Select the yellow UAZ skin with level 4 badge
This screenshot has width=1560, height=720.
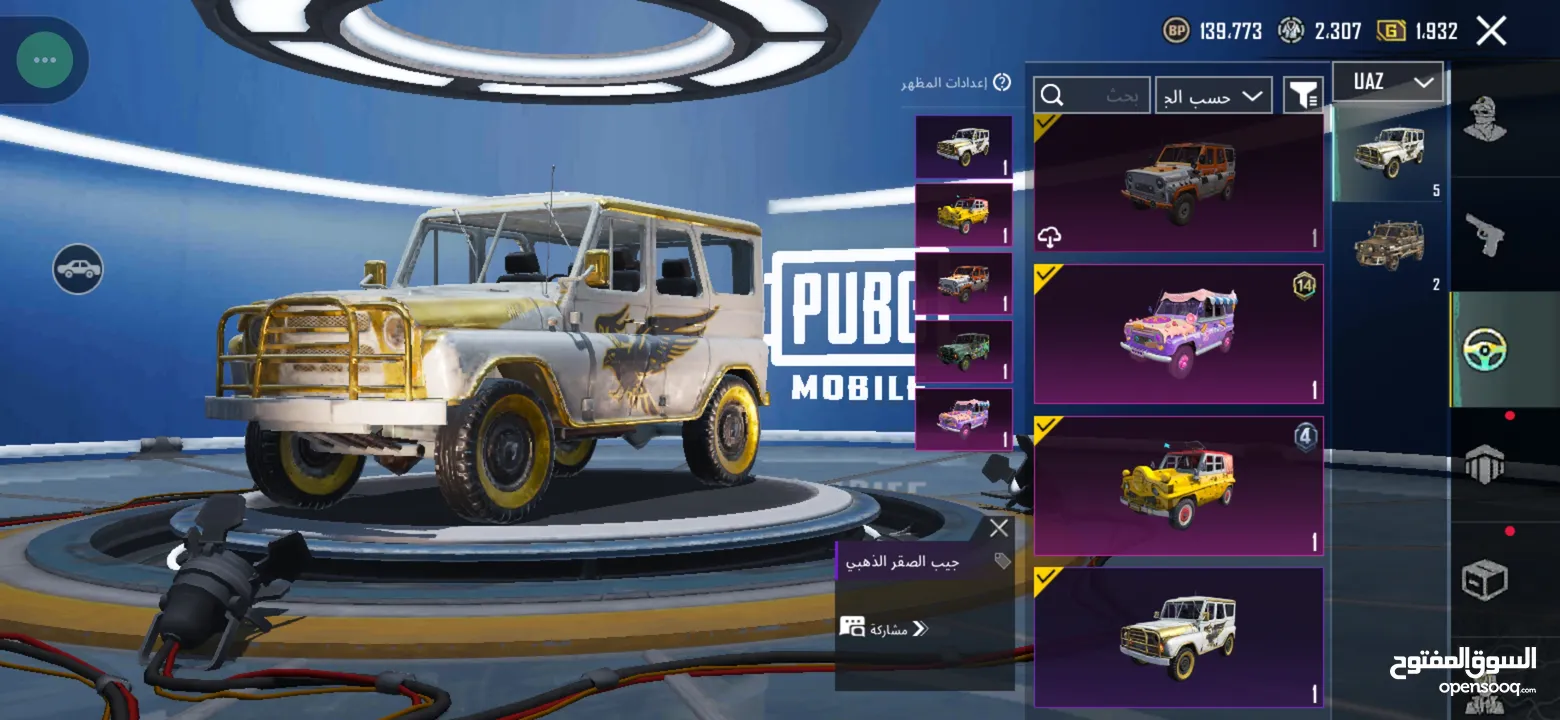[x=1178, y=485]
